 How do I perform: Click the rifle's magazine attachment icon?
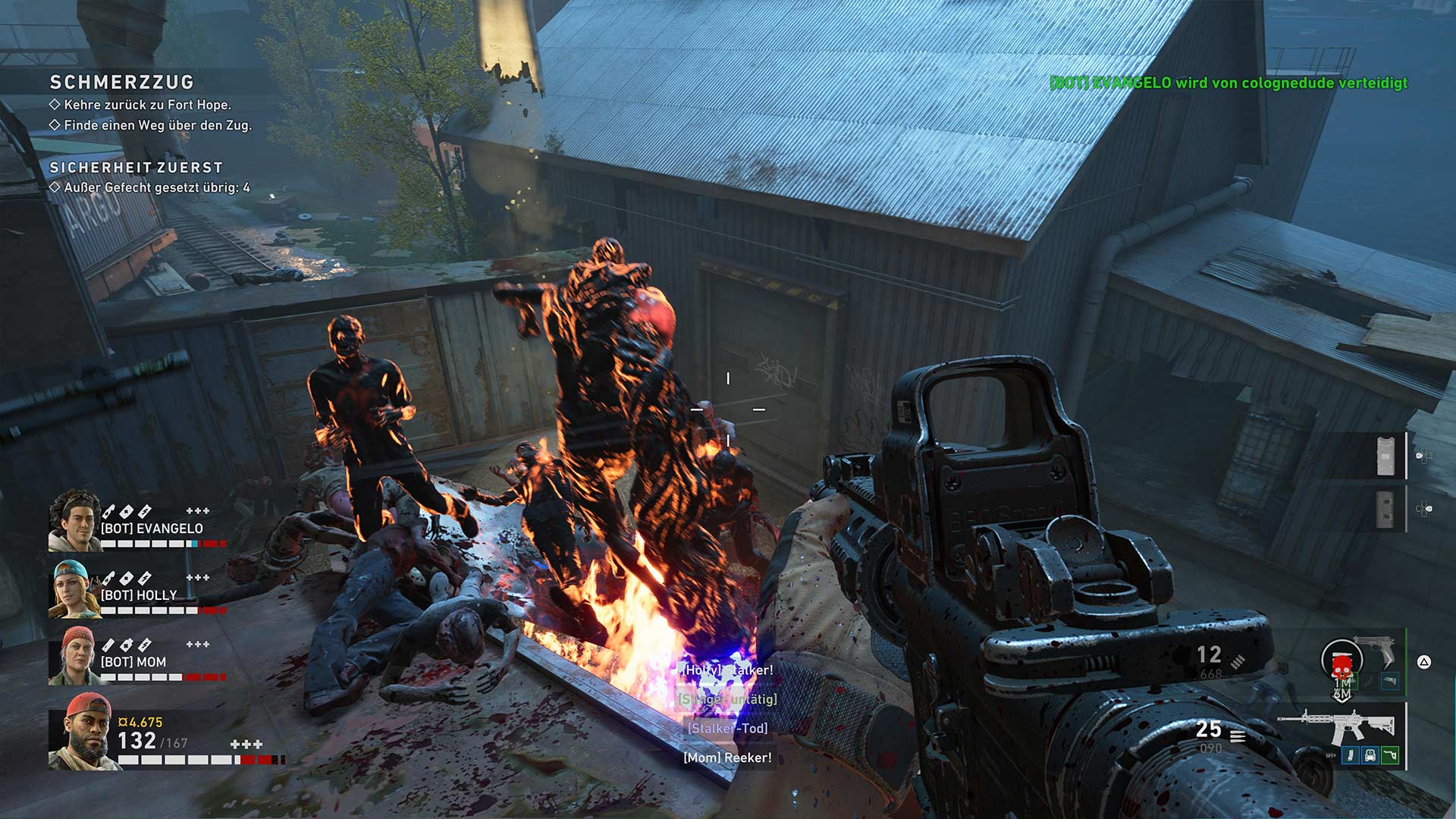(x=1351, y=755)
